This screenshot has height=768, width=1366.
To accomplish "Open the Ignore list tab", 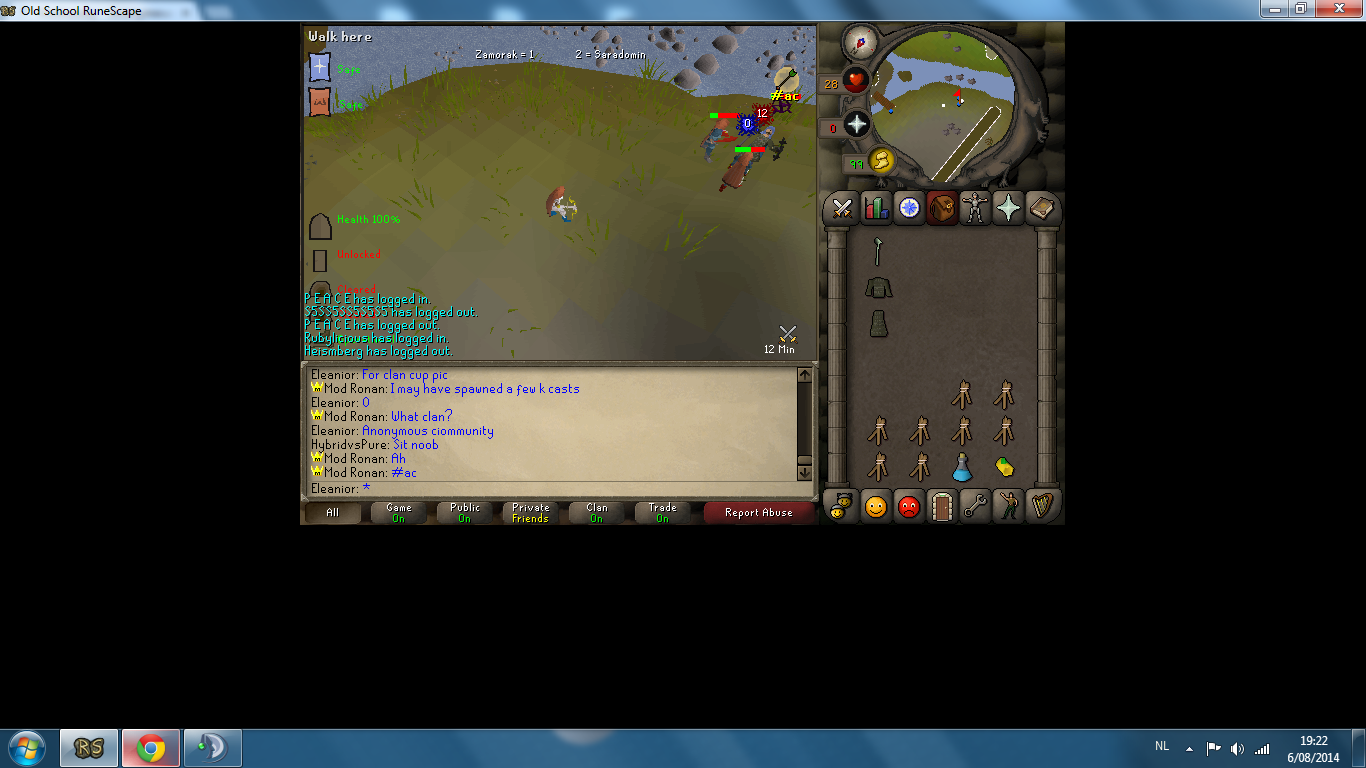I will click(908, 507).
